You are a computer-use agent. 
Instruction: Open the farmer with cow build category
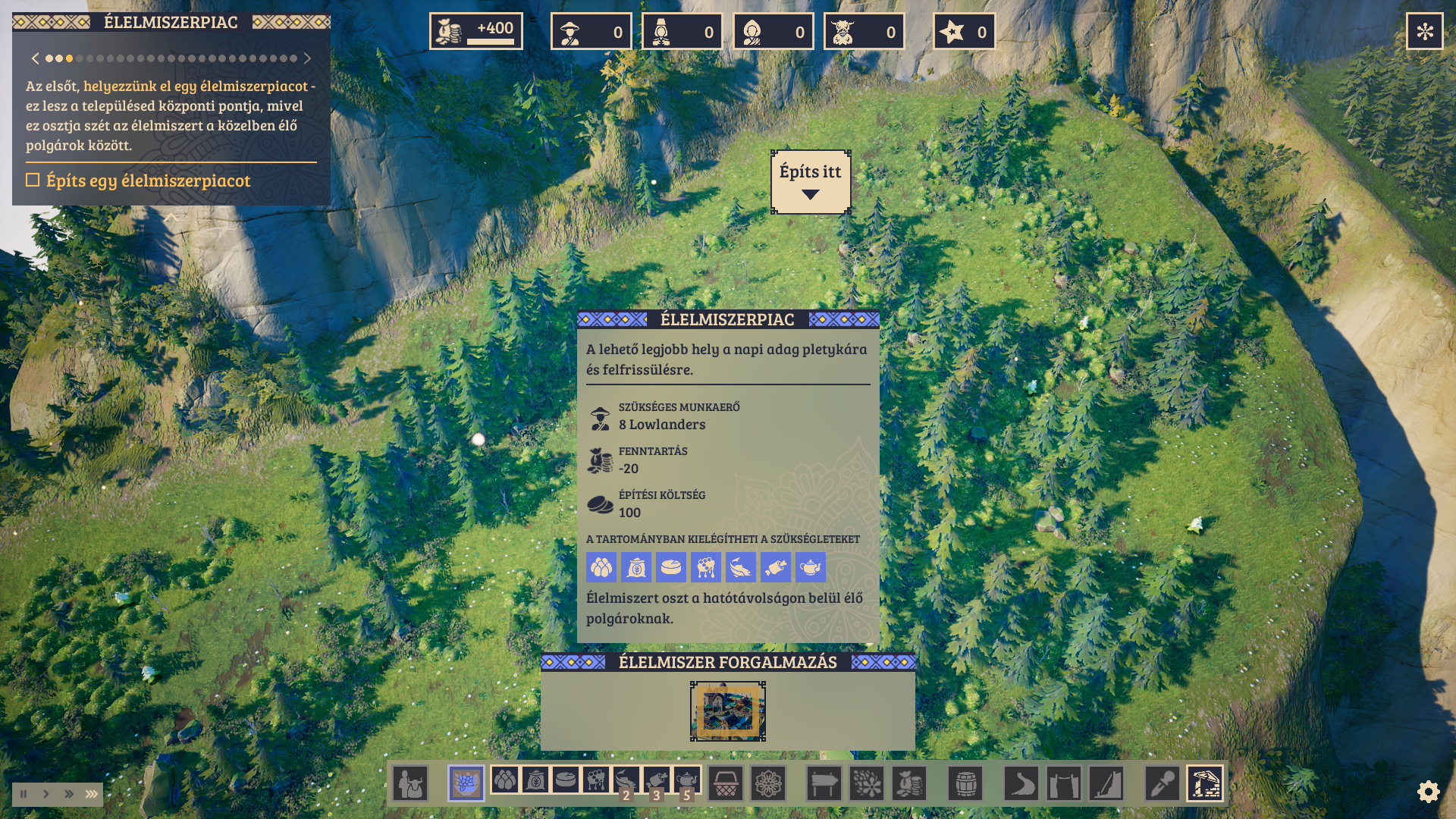[410, 783]
